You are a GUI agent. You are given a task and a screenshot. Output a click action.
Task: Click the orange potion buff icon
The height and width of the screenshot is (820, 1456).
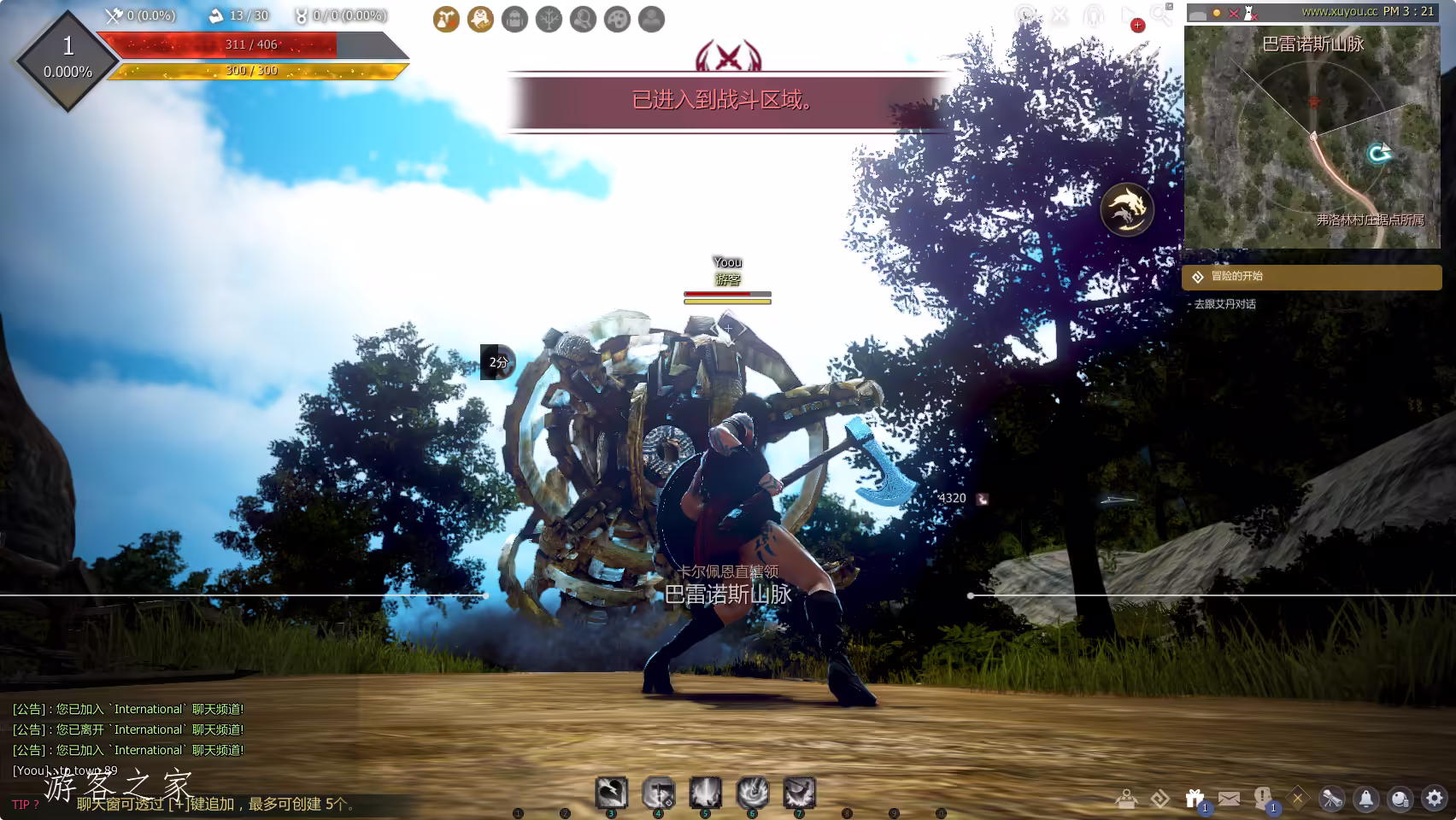tap(446, 19)
